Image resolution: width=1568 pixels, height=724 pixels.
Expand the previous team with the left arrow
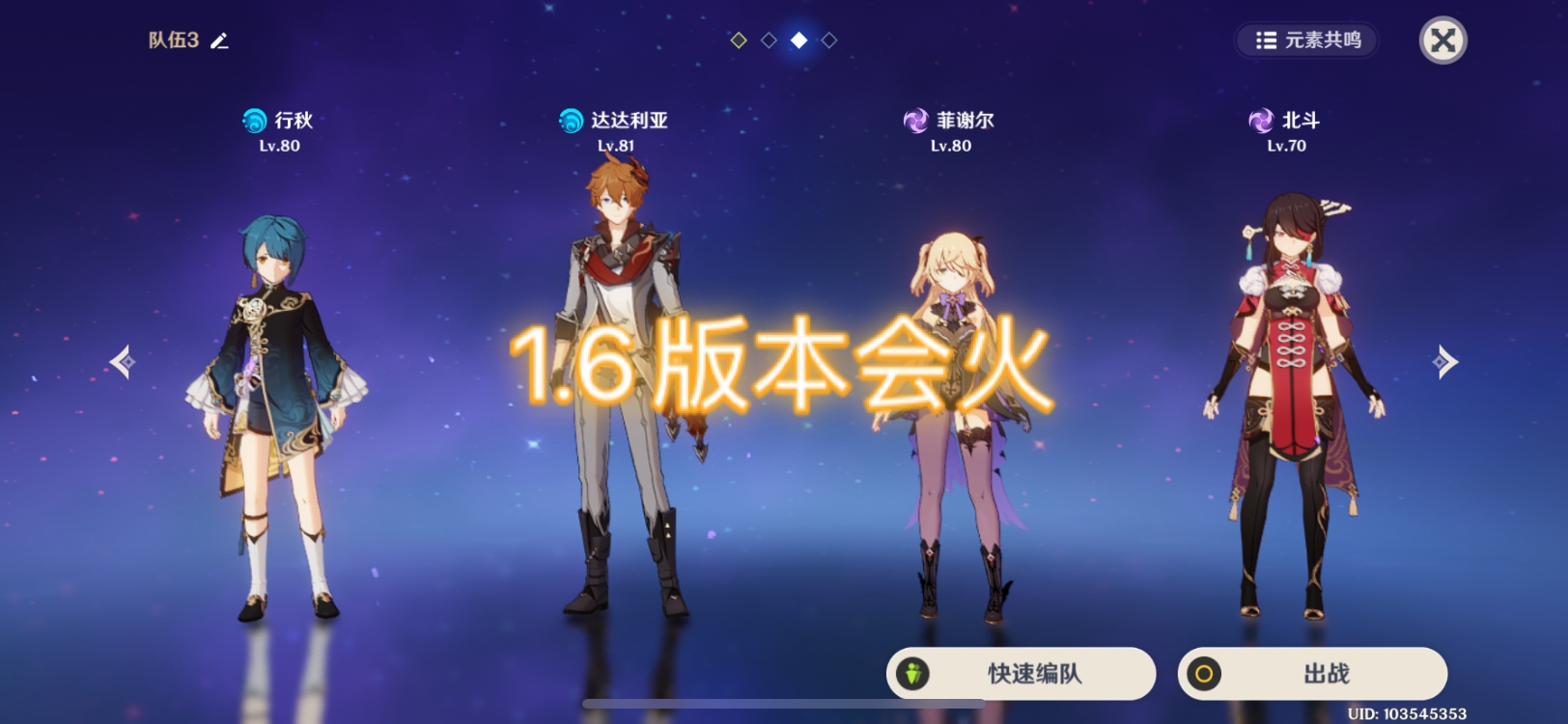point(120,361)
